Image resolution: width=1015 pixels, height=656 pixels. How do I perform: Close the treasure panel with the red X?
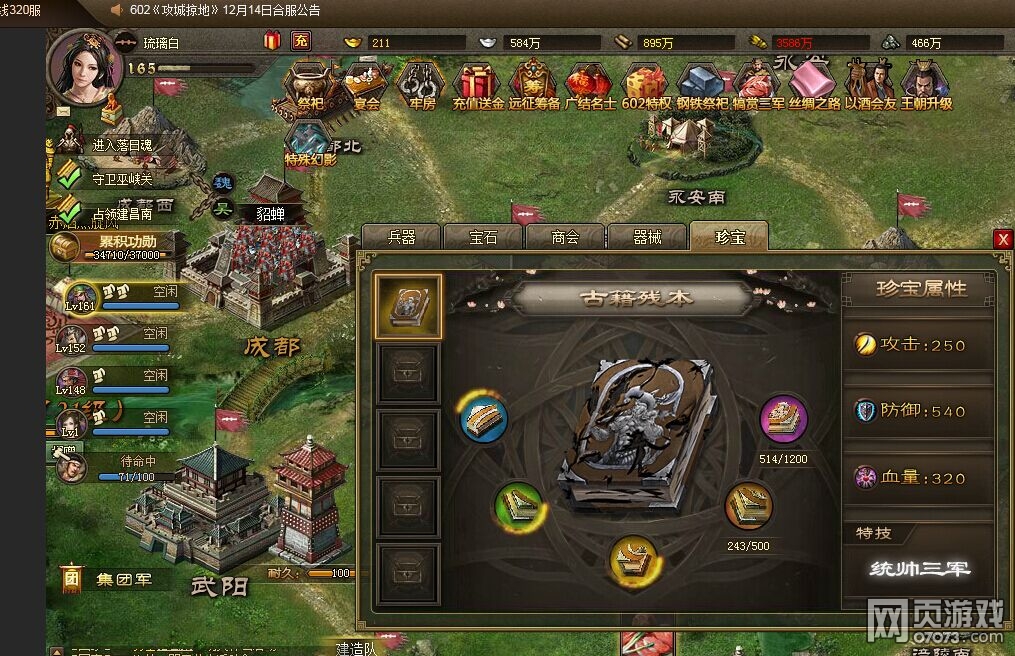1003,239
